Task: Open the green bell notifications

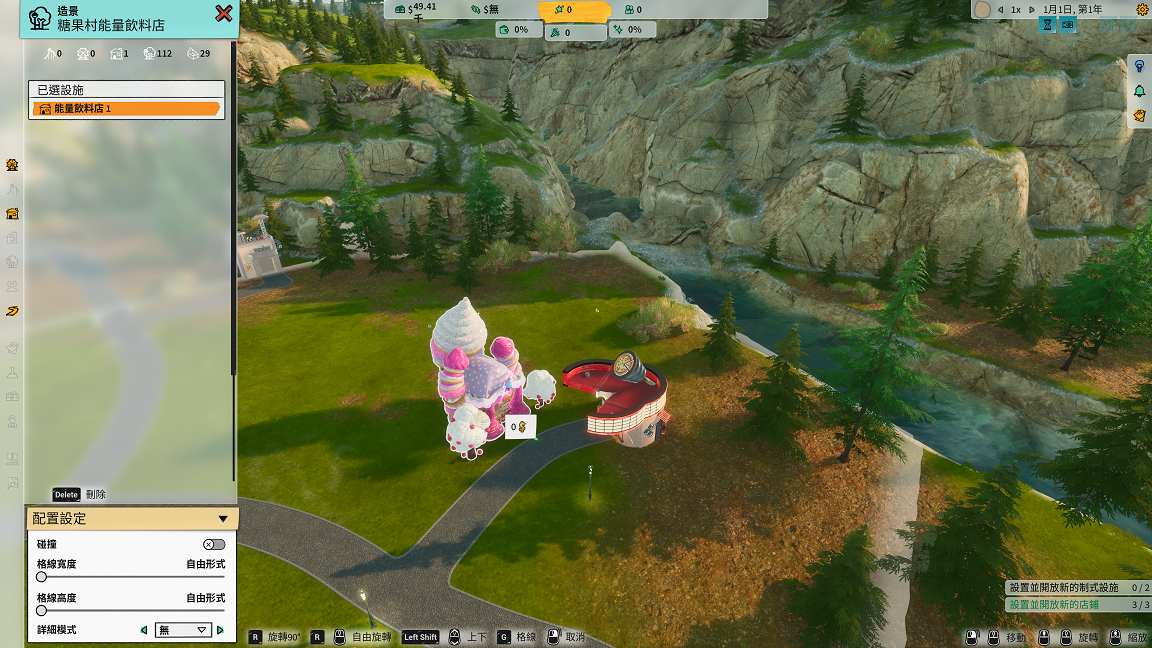Action: 1139,91
